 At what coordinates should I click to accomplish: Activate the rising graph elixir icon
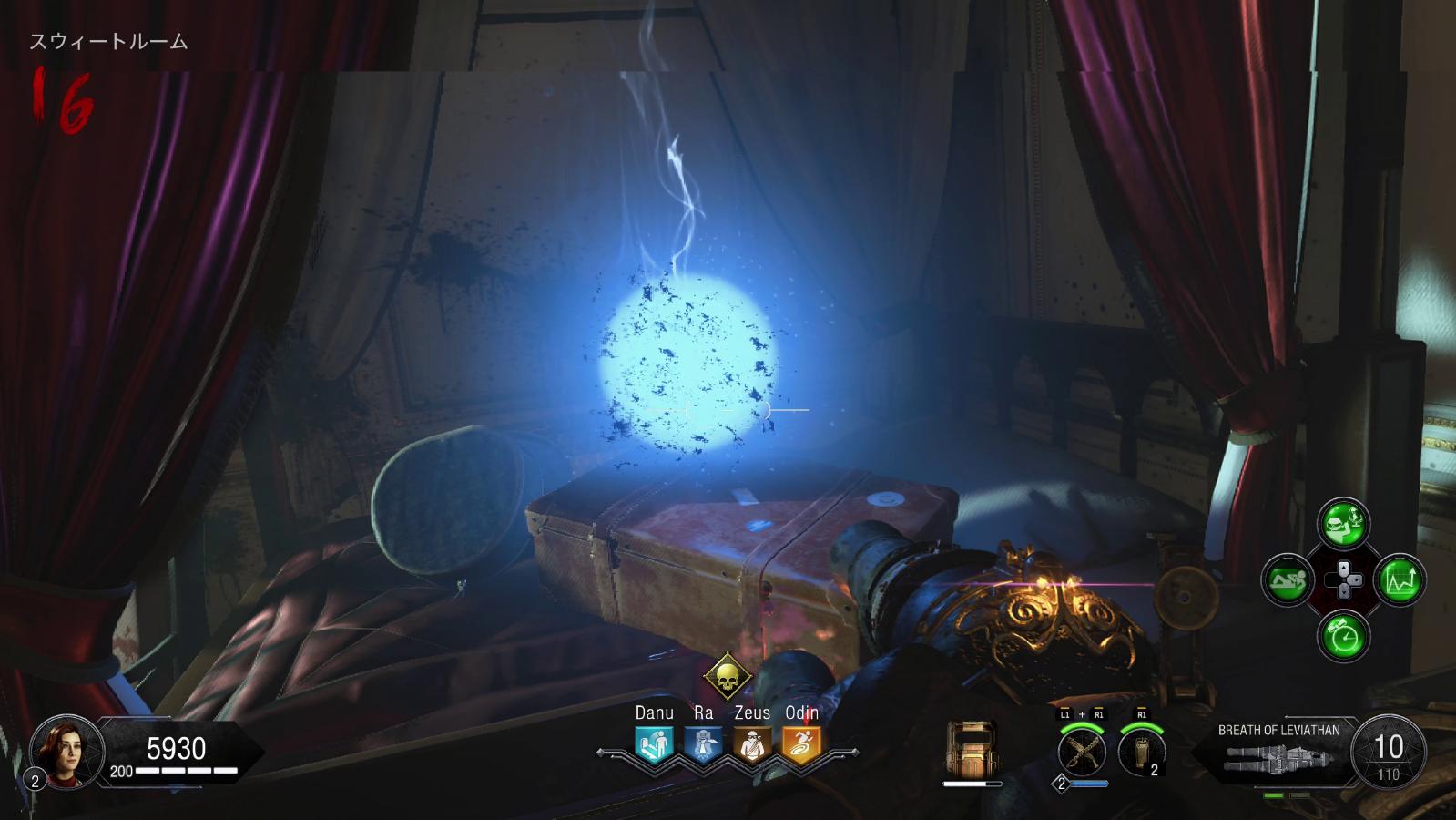[1400, 579]
